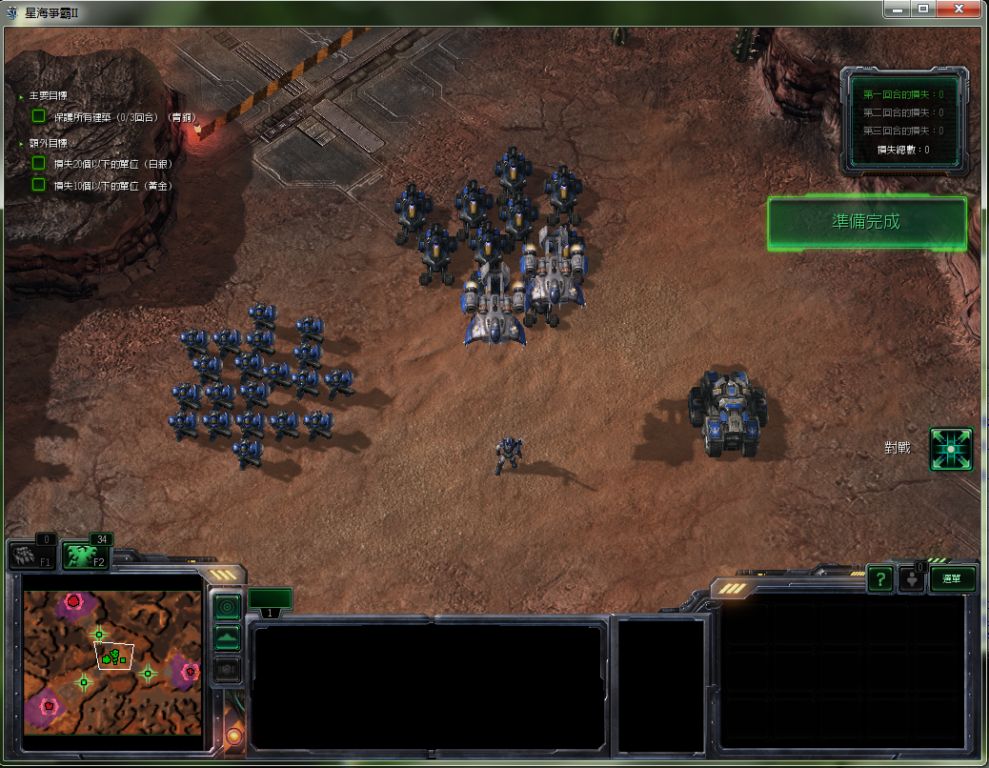Click on the minimap
989x768 pixels.
tap(112, 662)
